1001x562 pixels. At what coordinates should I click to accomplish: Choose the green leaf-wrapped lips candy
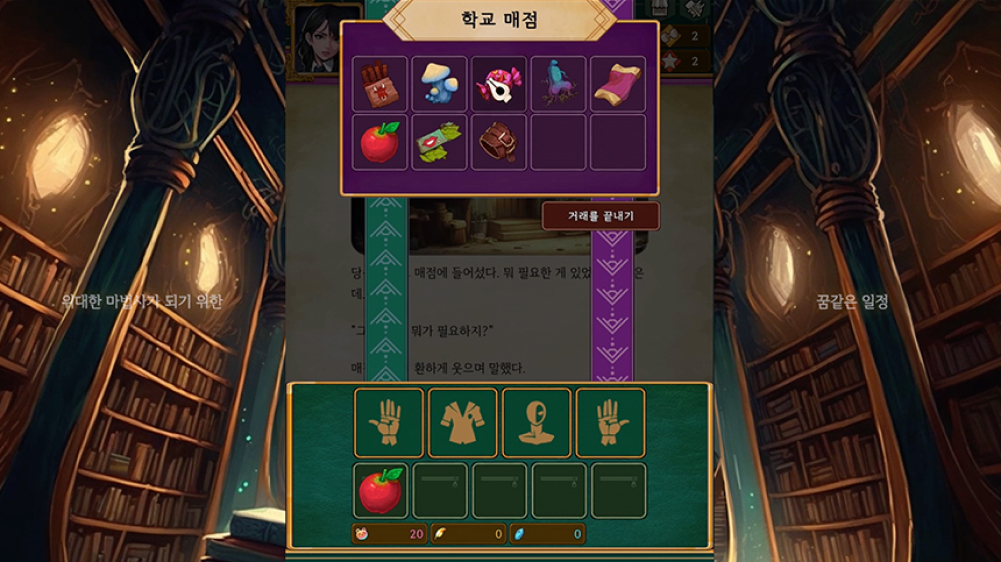[439, 142]
